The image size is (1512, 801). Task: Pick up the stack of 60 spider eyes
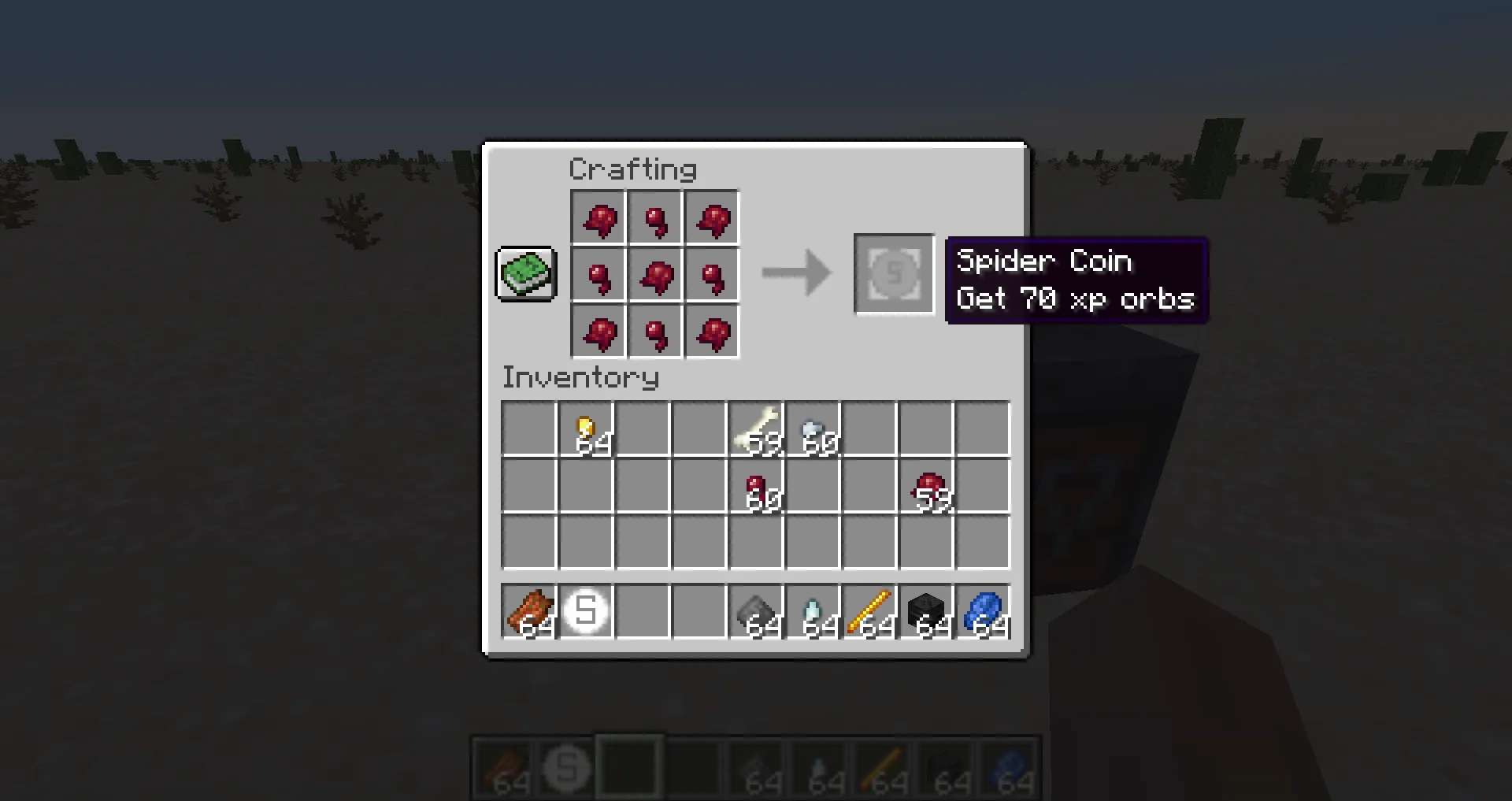[x=757, y=486]
